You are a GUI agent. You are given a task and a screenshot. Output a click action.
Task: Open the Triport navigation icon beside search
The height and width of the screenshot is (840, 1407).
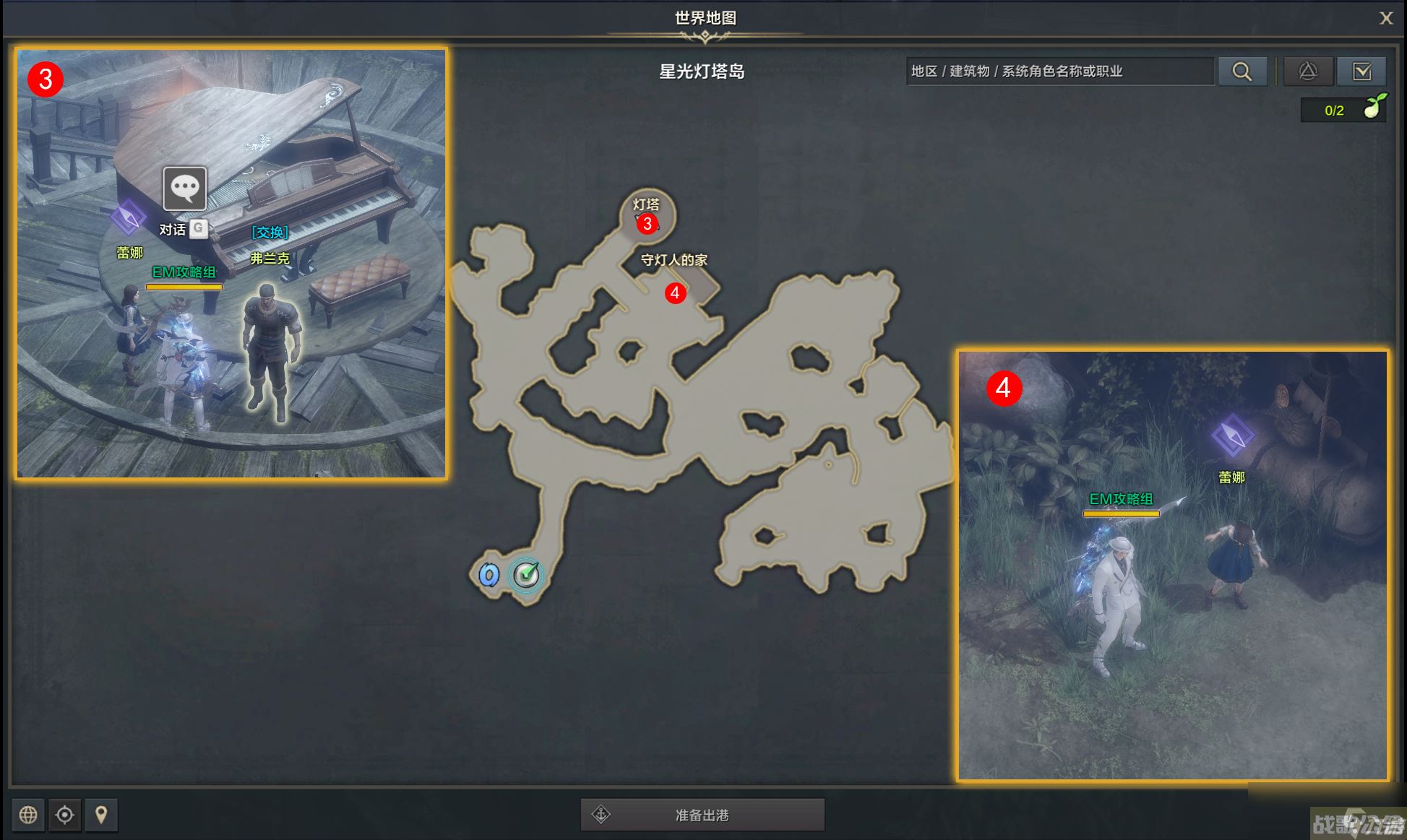tap(1309, 71)
